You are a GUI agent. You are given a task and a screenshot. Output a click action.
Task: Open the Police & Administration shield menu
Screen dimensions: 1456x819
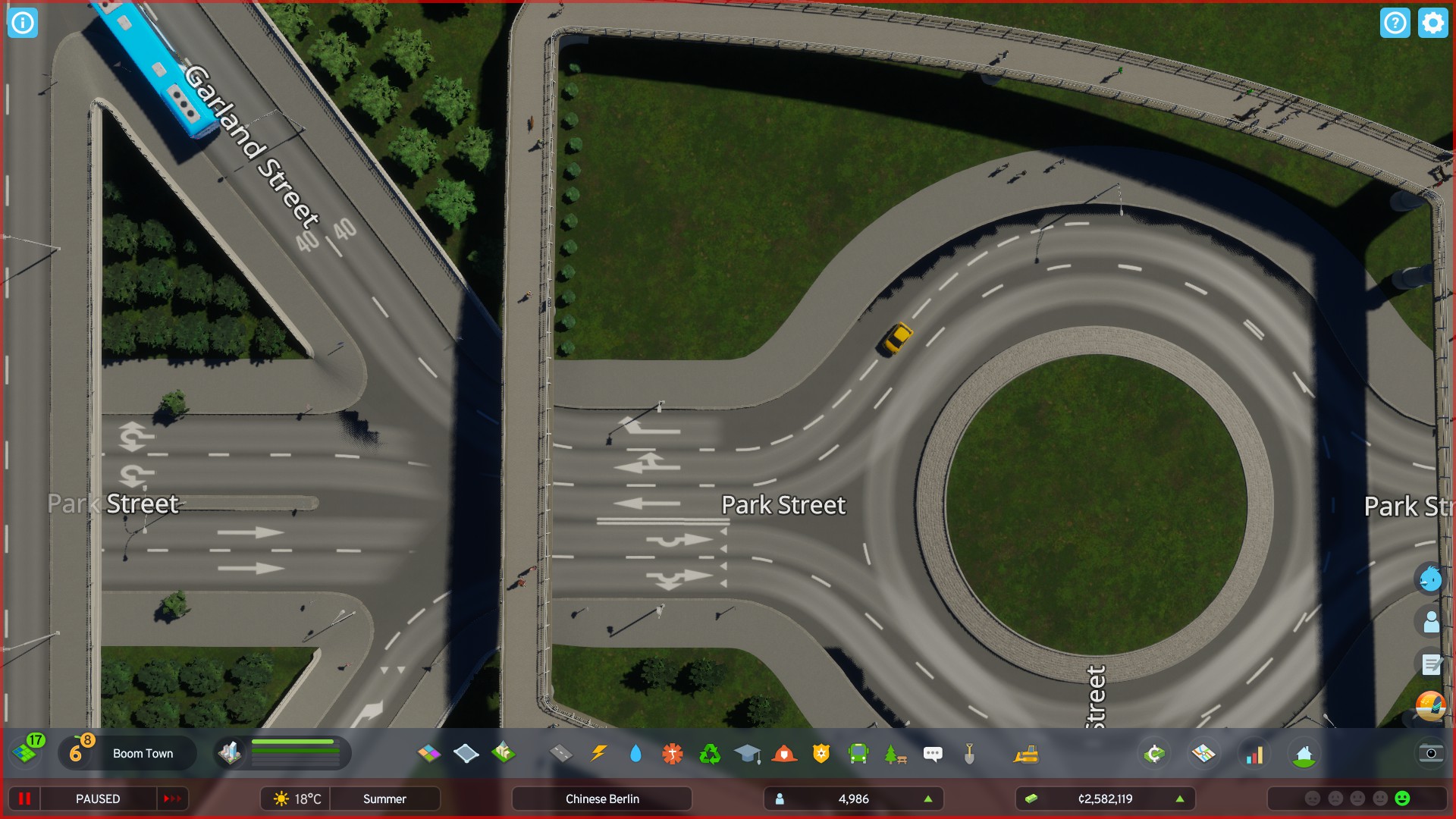click(821, 754)
